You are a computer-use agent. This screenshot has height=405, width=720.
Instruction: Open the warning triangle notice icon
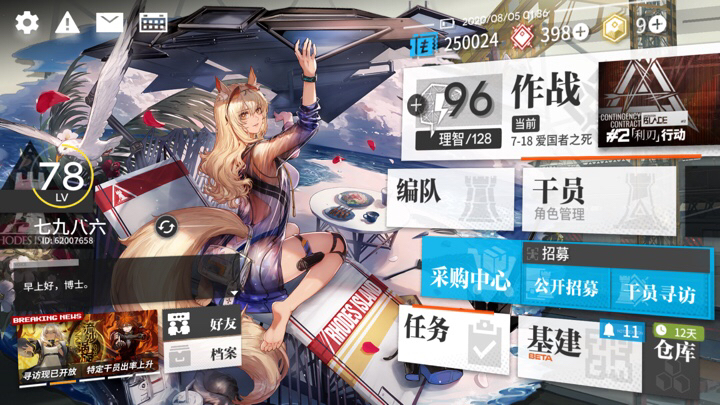tap(68, 22)
